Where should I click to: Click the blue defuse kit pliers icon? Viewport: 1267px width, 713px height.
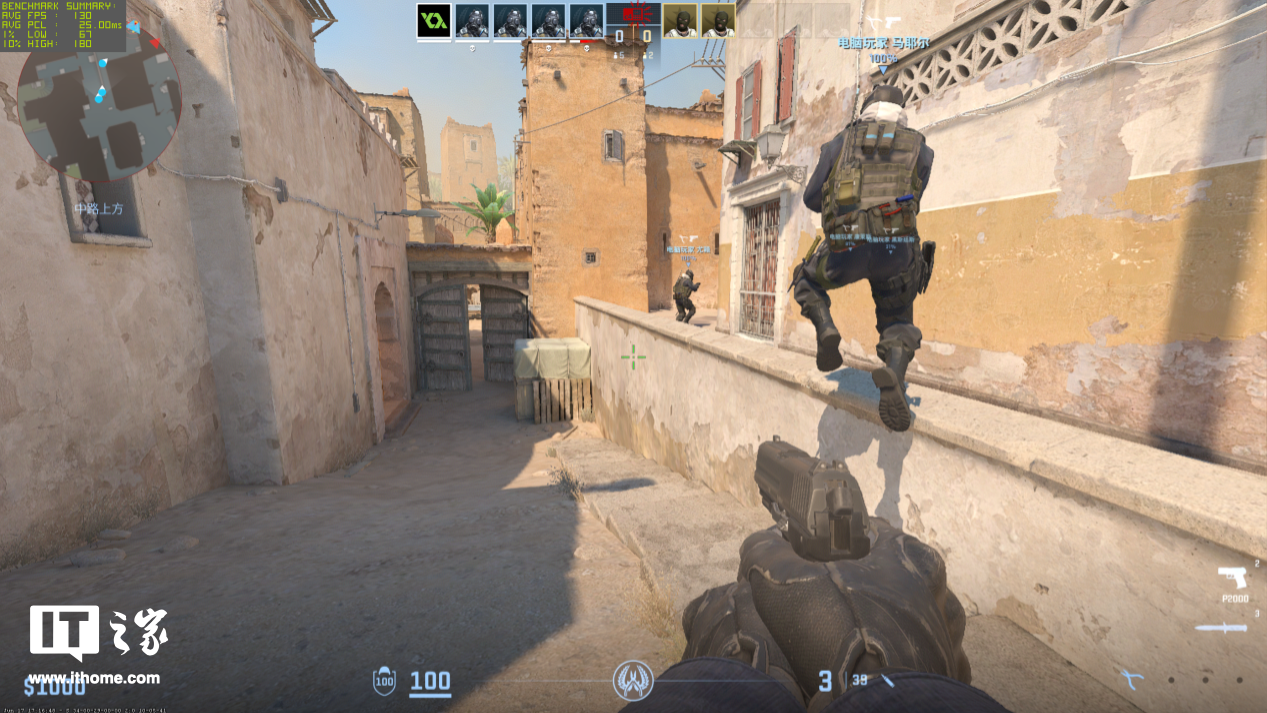tap(1132, 681)
